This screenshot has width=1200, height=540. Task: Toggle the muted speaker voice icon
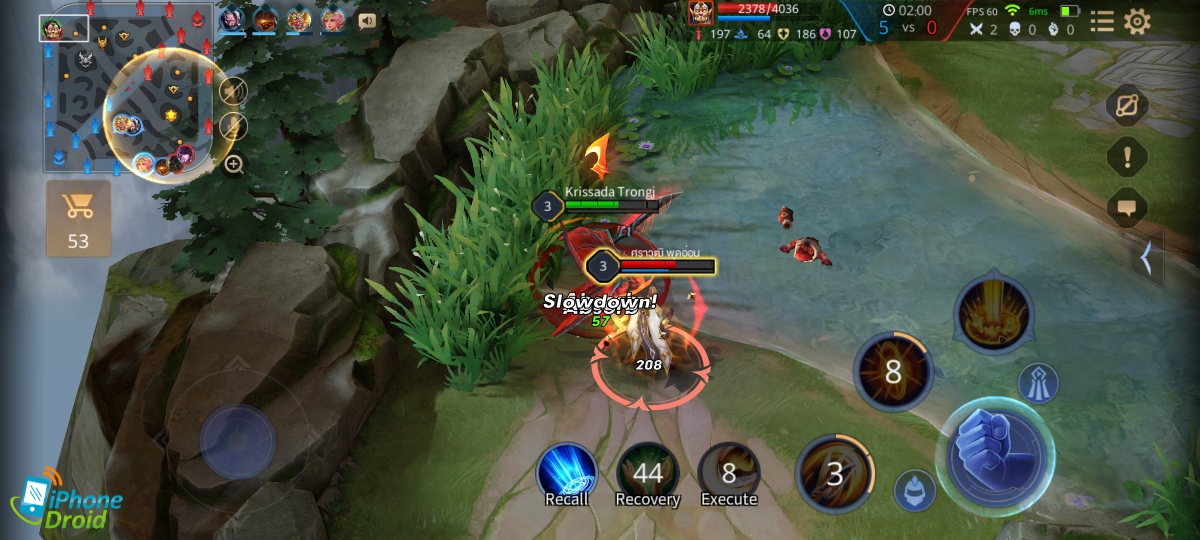233,92
